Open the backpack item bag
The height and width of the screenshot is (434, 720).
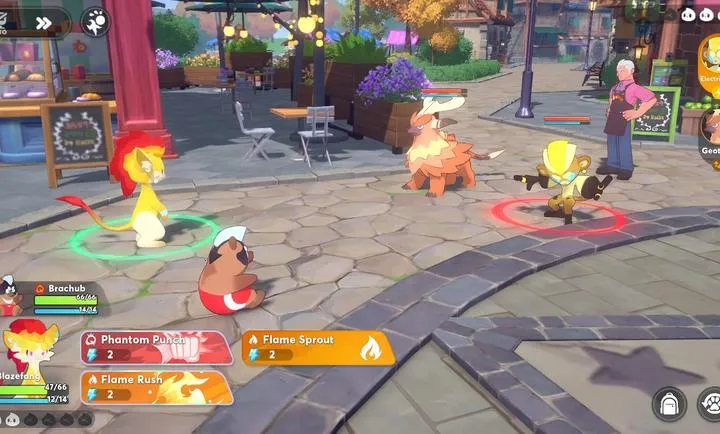[x=668, y=404]
